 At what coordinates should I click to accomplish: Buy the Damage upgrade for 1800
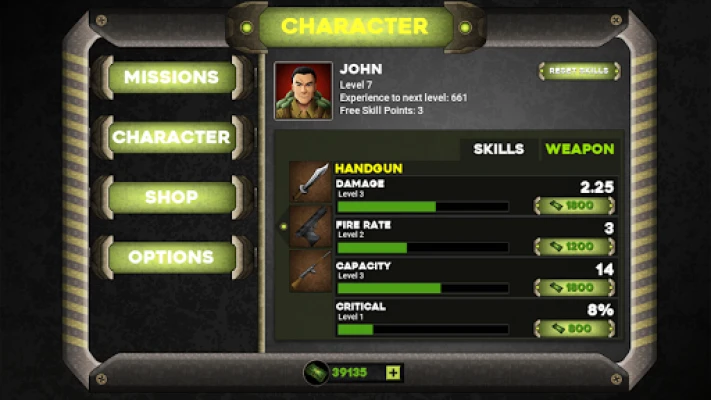(574, 206)
